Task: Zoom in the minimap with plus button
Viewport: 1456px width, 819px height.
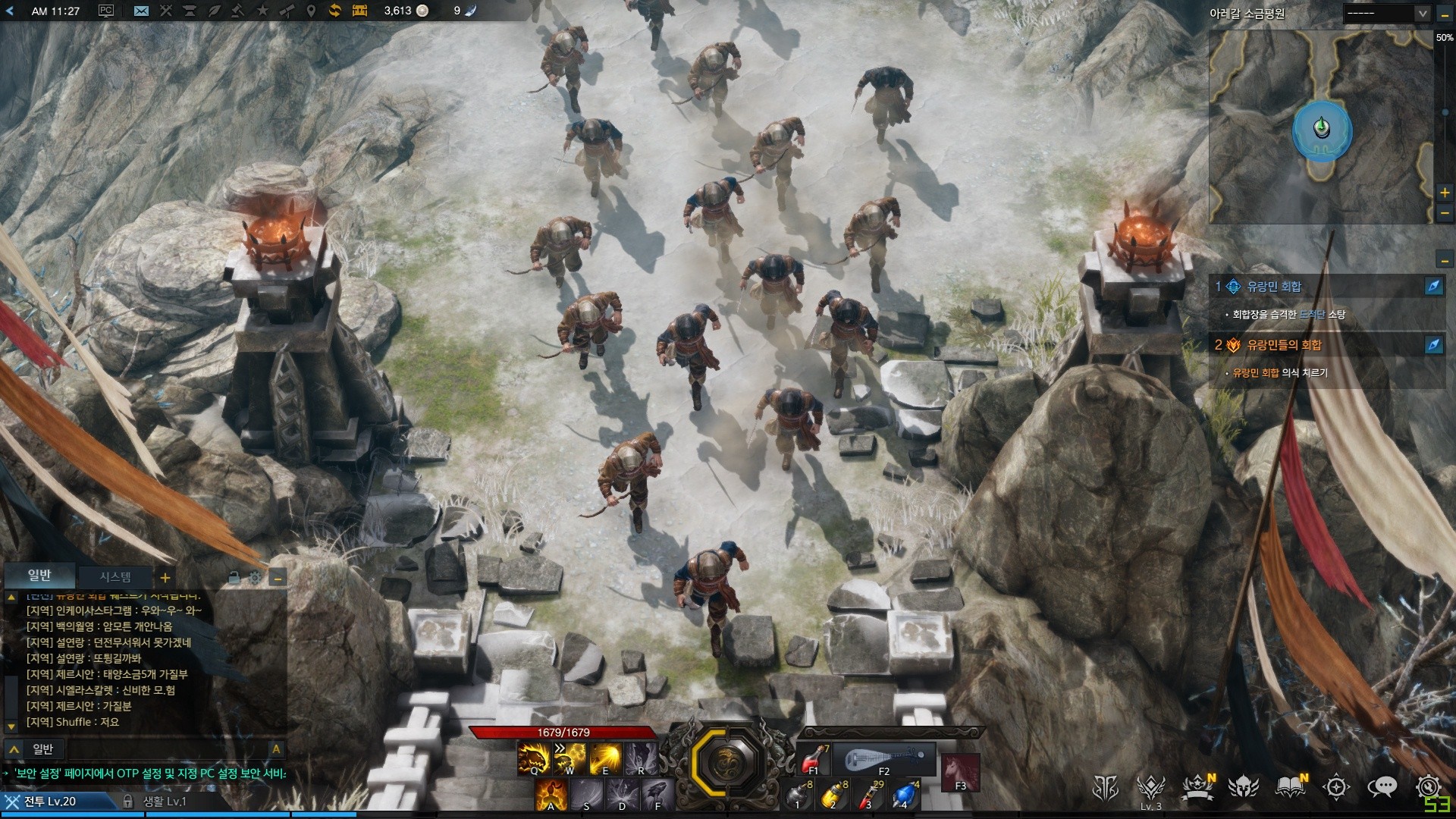Action: pyautogui.click(x=1445, y=193)
